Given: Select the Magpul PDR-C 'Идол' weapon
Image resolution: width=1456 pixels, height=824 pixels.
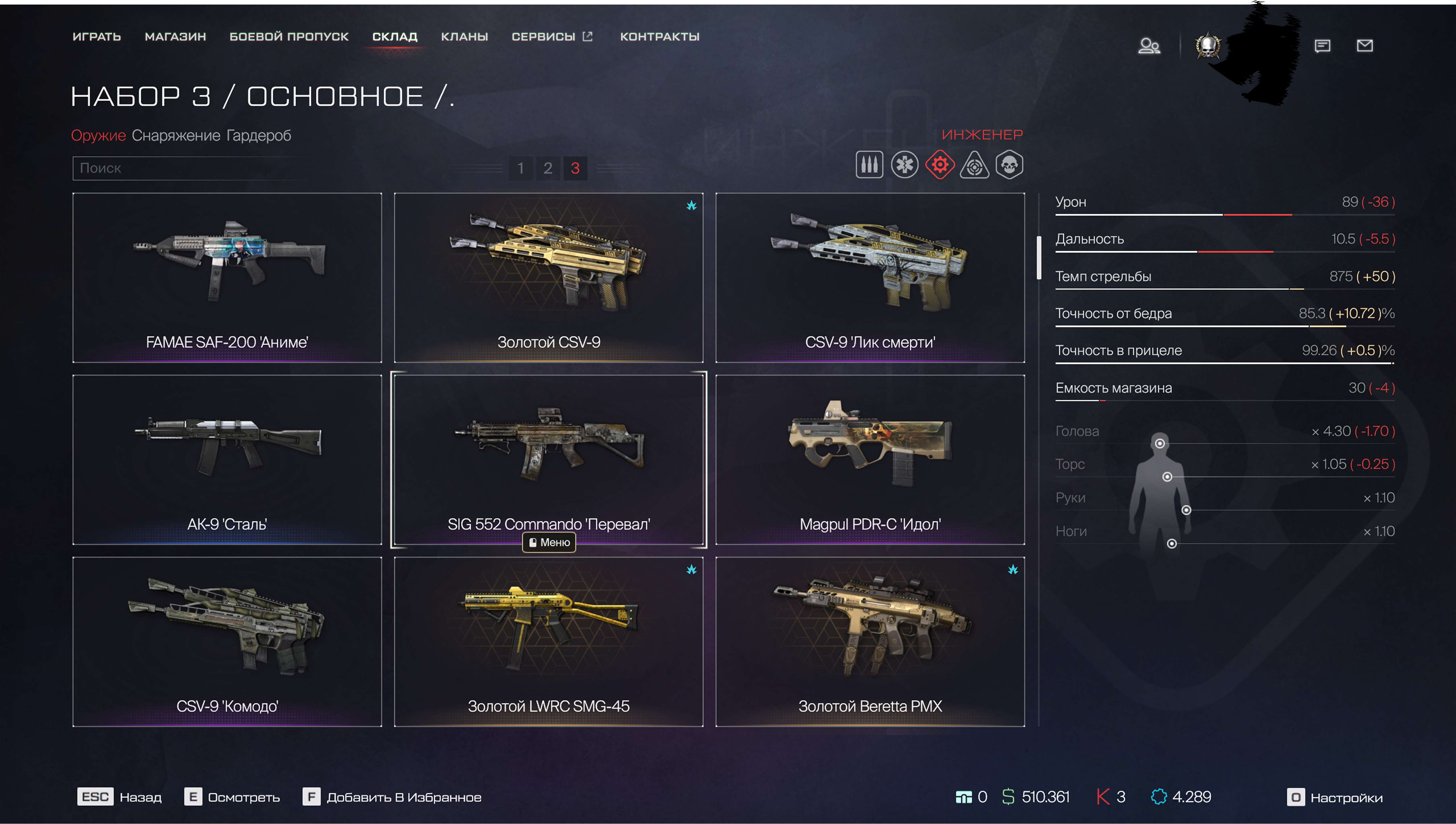Looking at the screenshot, I should (x=870, y=459).
